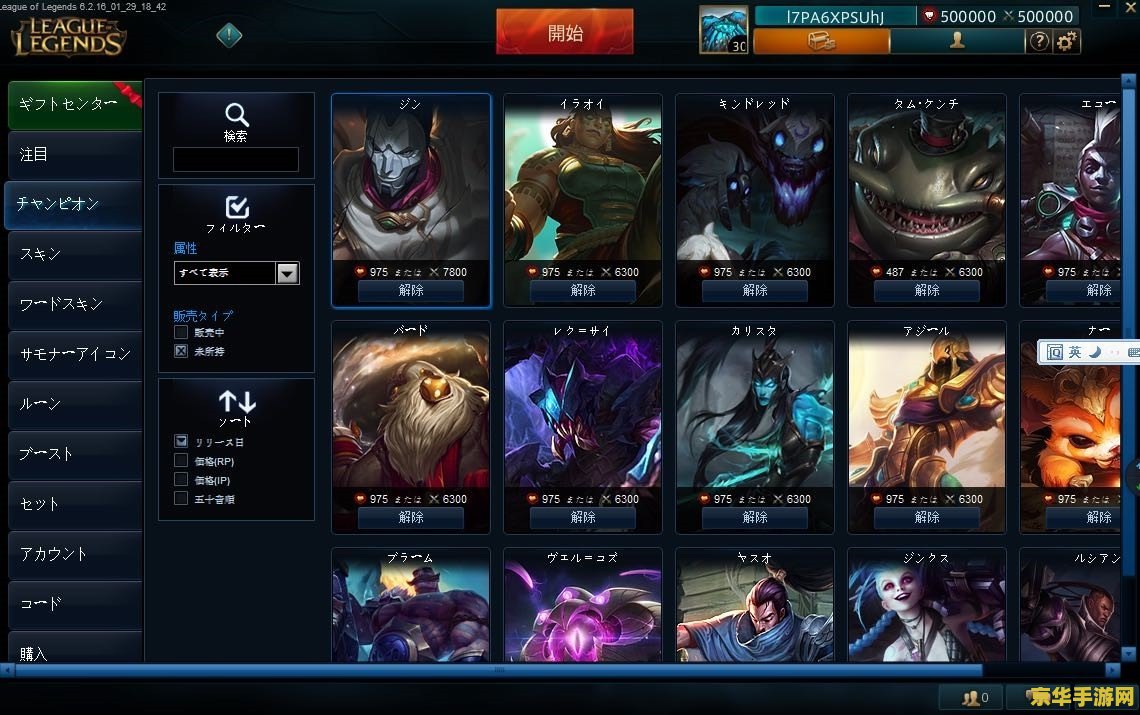Image resolution: width=1140 pixels, height=715 pixels.
Task: Select the ワードスキン ward skins category
Action: pyautogui.click(x=74, y=304)
